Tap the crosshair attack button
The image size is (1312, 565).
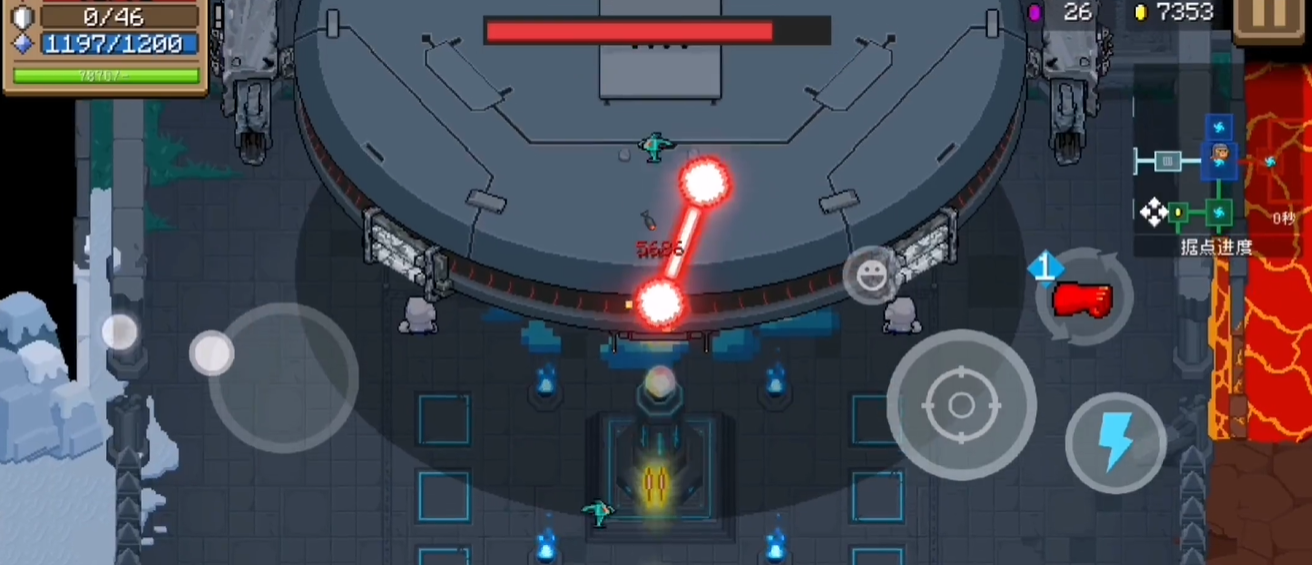(961, 405)
